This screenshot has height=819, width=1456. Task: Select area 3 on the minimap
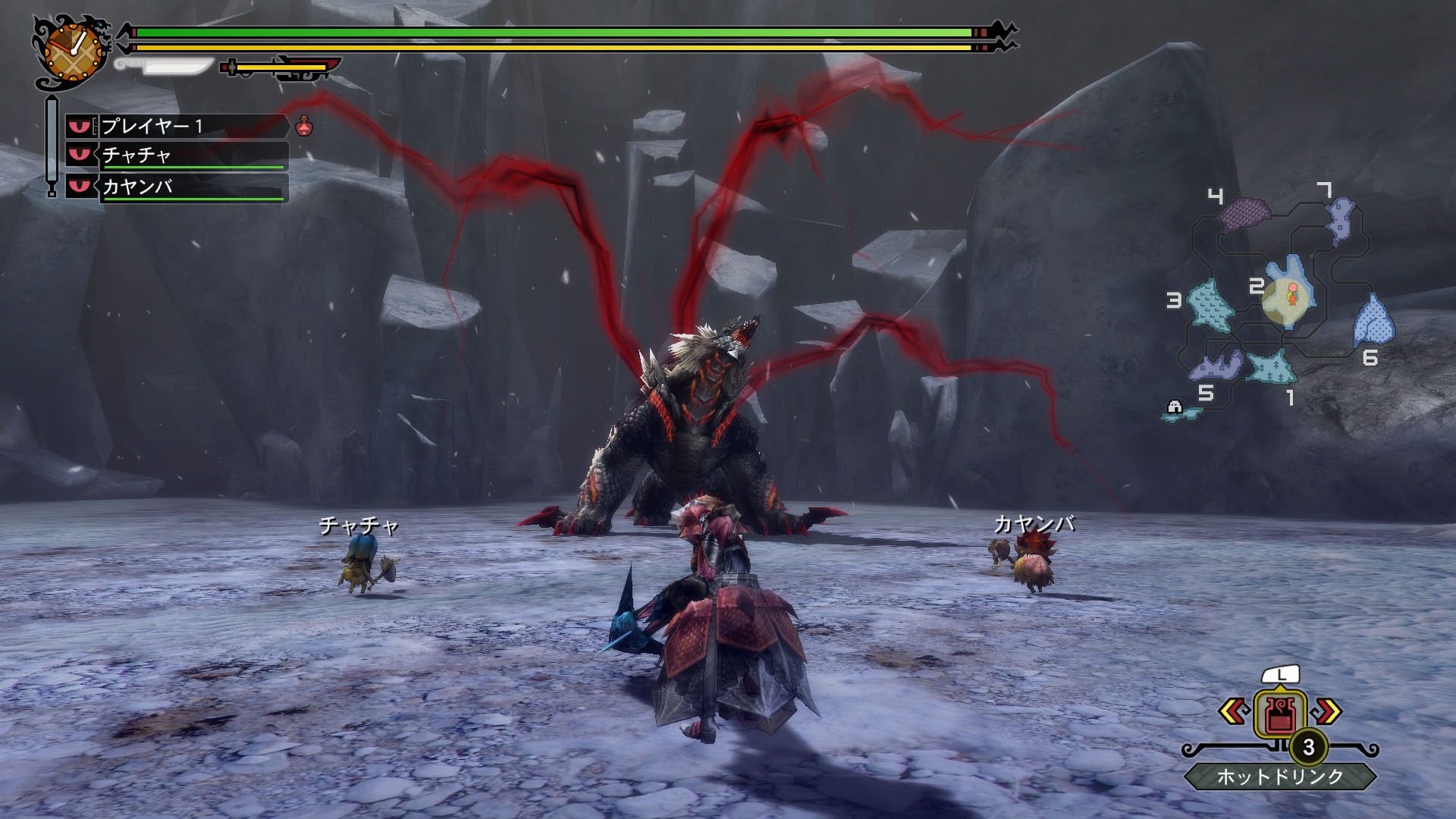click(x=1209, y=305)
